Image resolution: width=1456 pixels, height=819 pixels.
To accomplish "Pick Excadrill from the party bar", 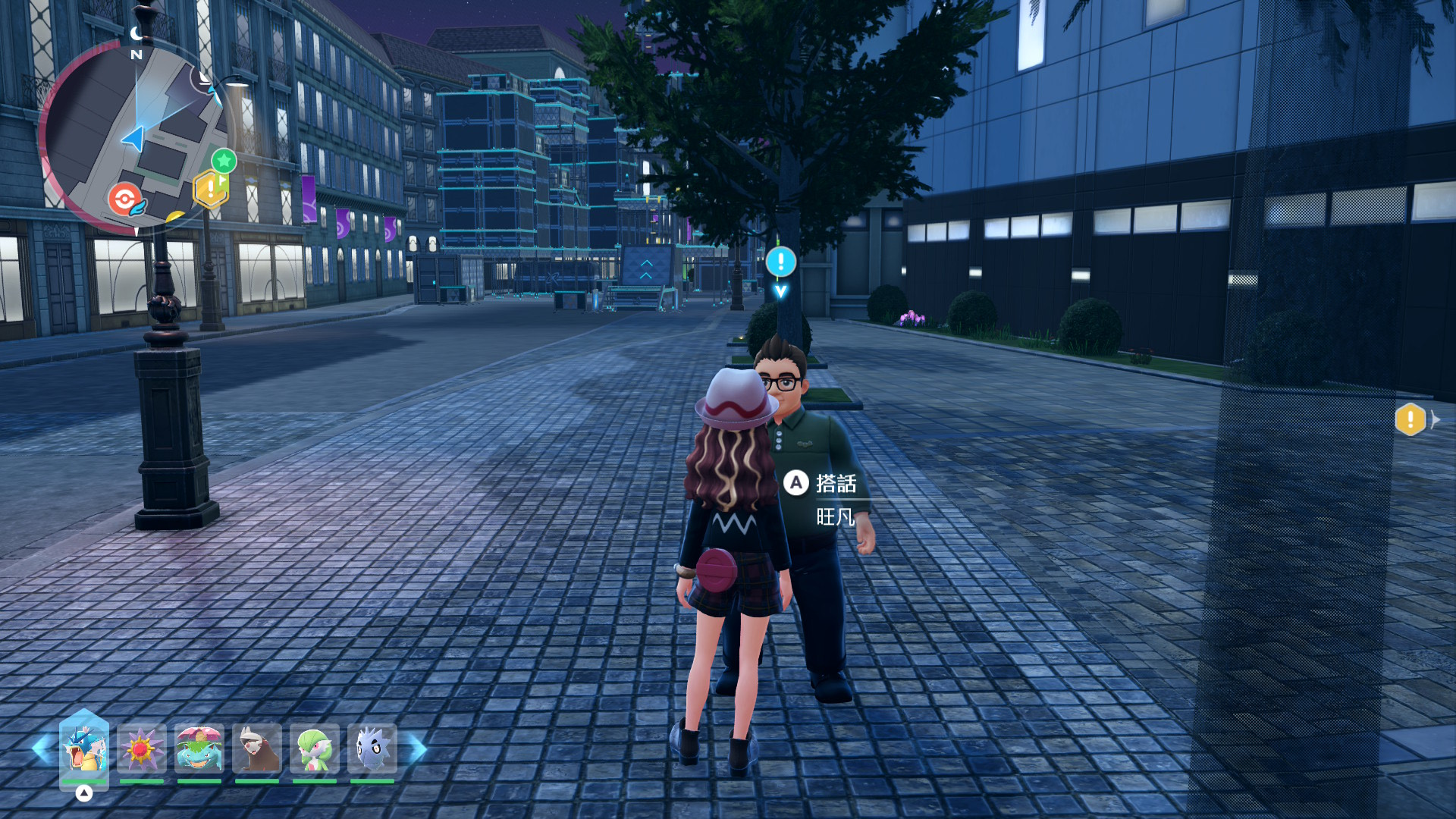I will pyautogui.click(x=257, y=749).
